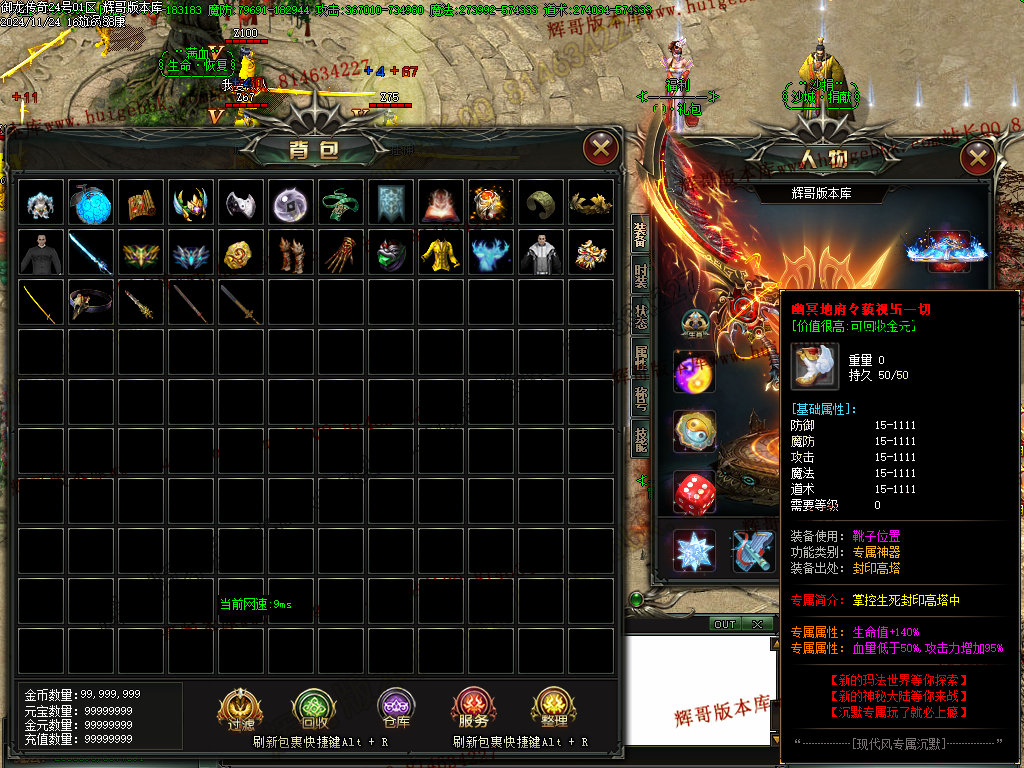Show the 属性 attributes tab
This screenshot has height=768, width=1024.
pyautogui.click(x=640, y=357)
